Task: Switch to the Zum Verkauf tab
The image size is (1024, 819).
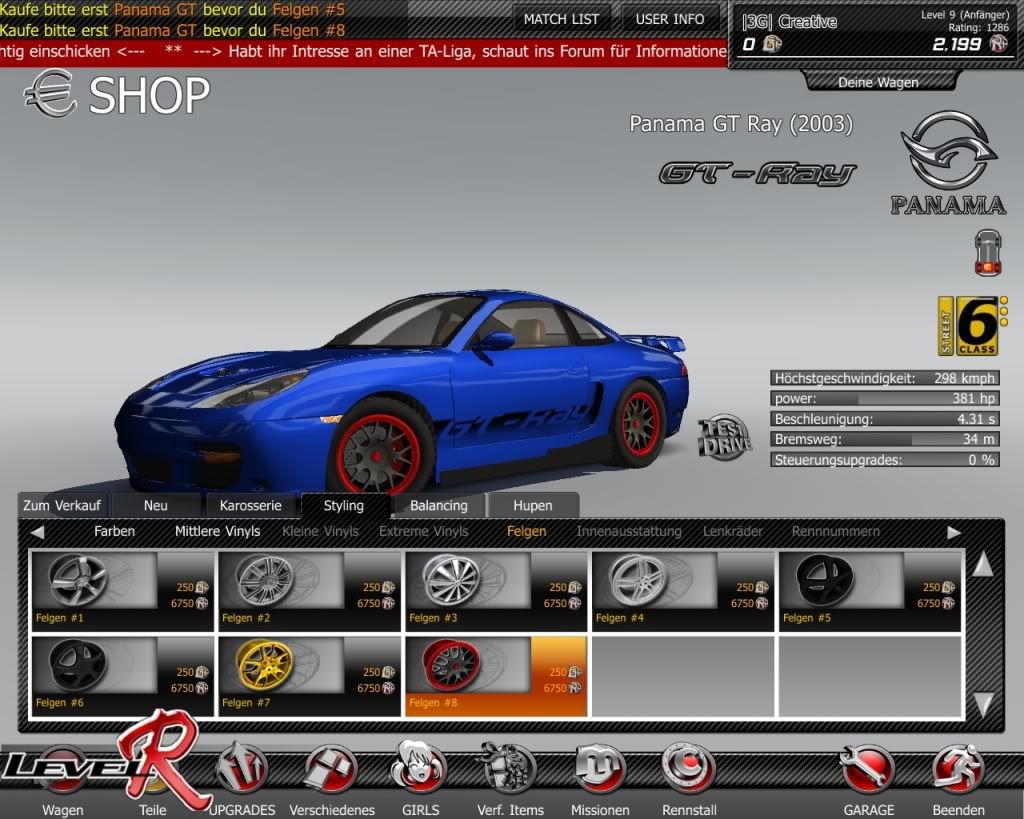Action: pos(64,505)
